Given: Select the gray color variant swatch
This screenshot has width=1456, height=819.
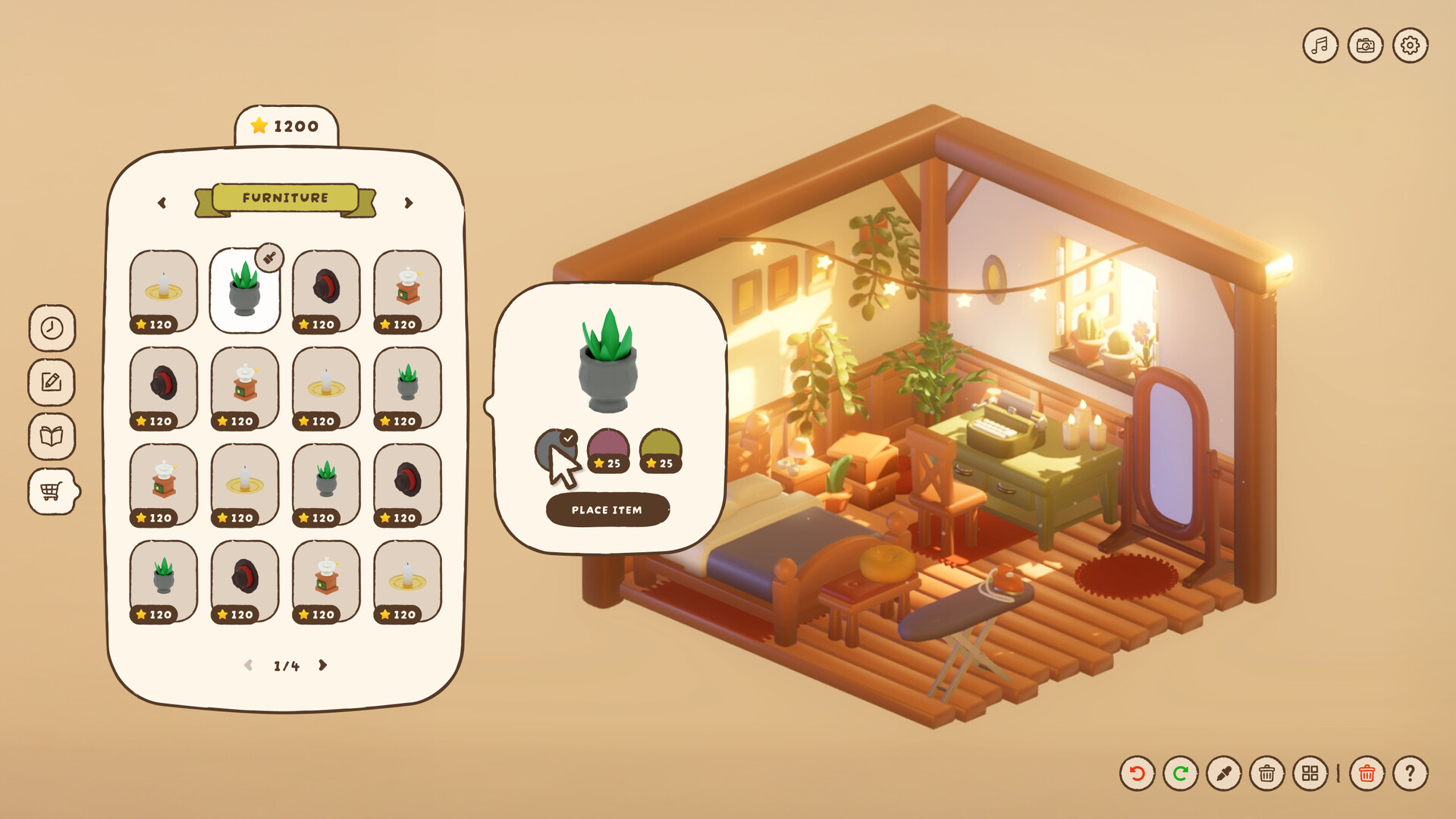Looking at the screenshot, I should coord(555,450).
